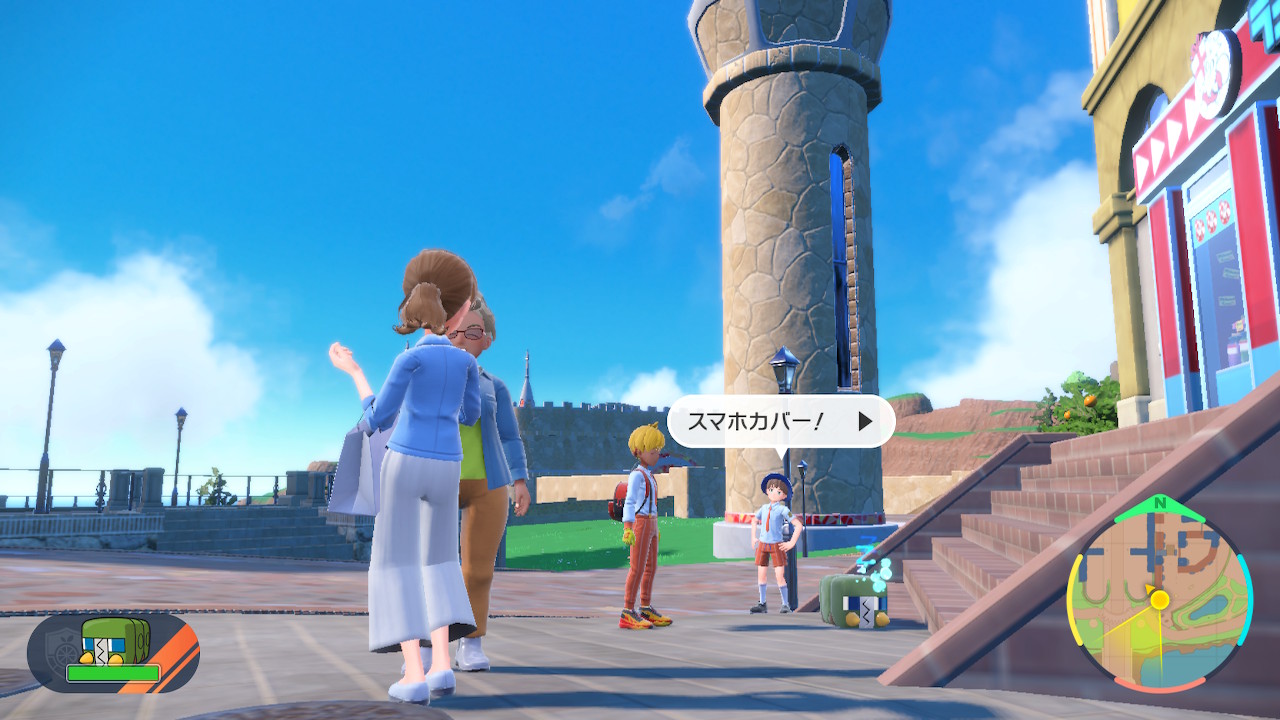Advance the スマホカバー speech bubble
Viewport: 1280px width, 720px height.
(x=865, y=421)
